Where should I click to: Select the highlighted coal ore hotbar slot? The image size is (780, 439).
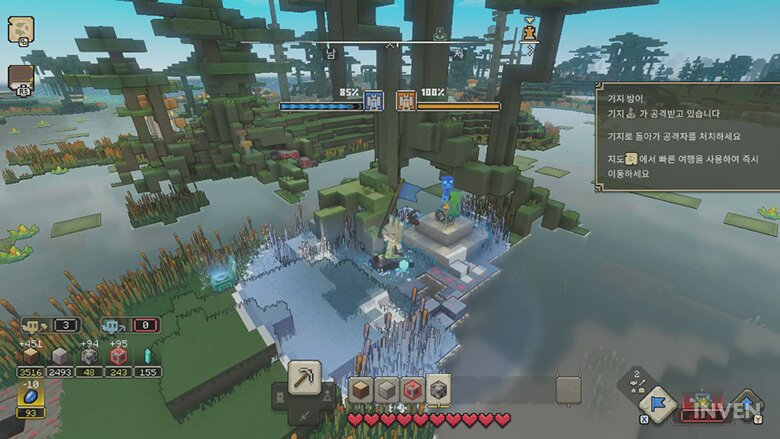(438, 390)
